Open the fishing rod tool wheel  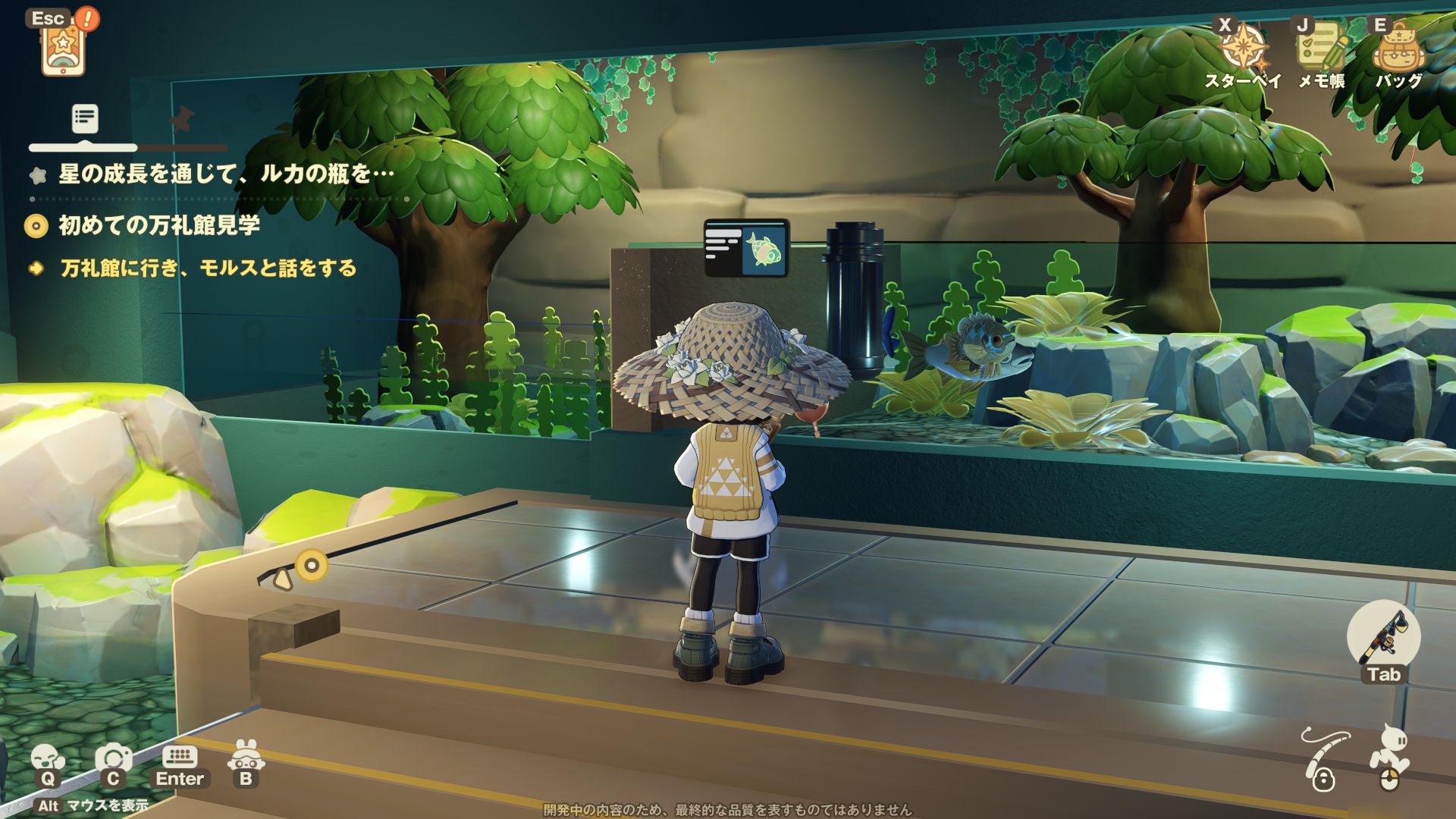pyautogui.click(x=1383, y=637)
